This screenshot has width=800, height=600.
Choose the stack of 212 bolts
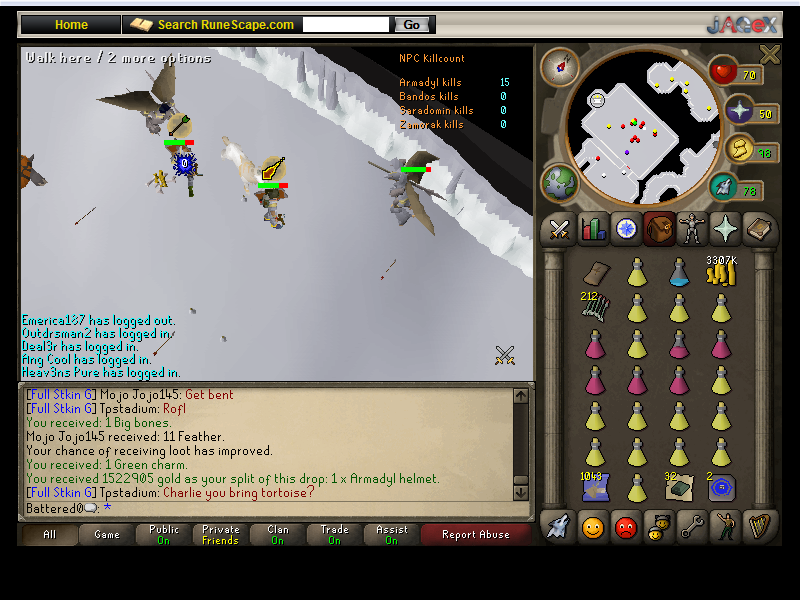tap(595, 307)
